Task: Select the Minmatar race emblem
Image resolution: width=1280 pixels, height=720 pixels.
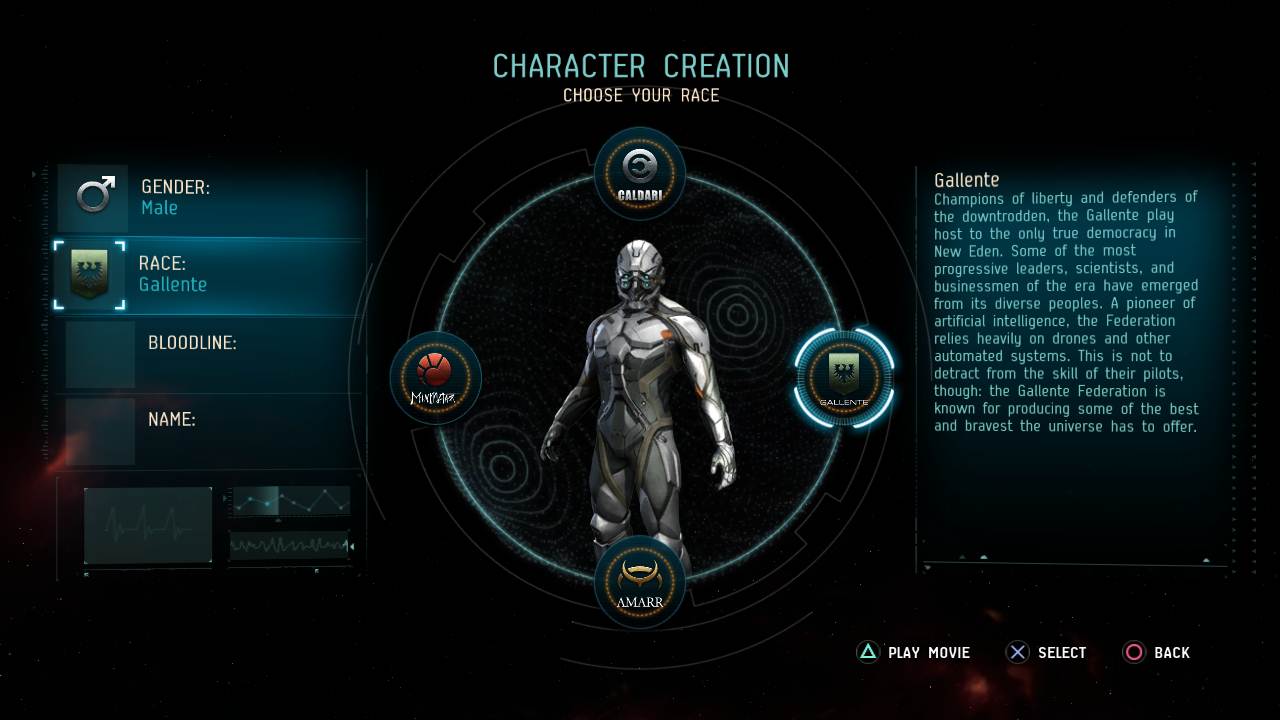Action: click(435, 378)
